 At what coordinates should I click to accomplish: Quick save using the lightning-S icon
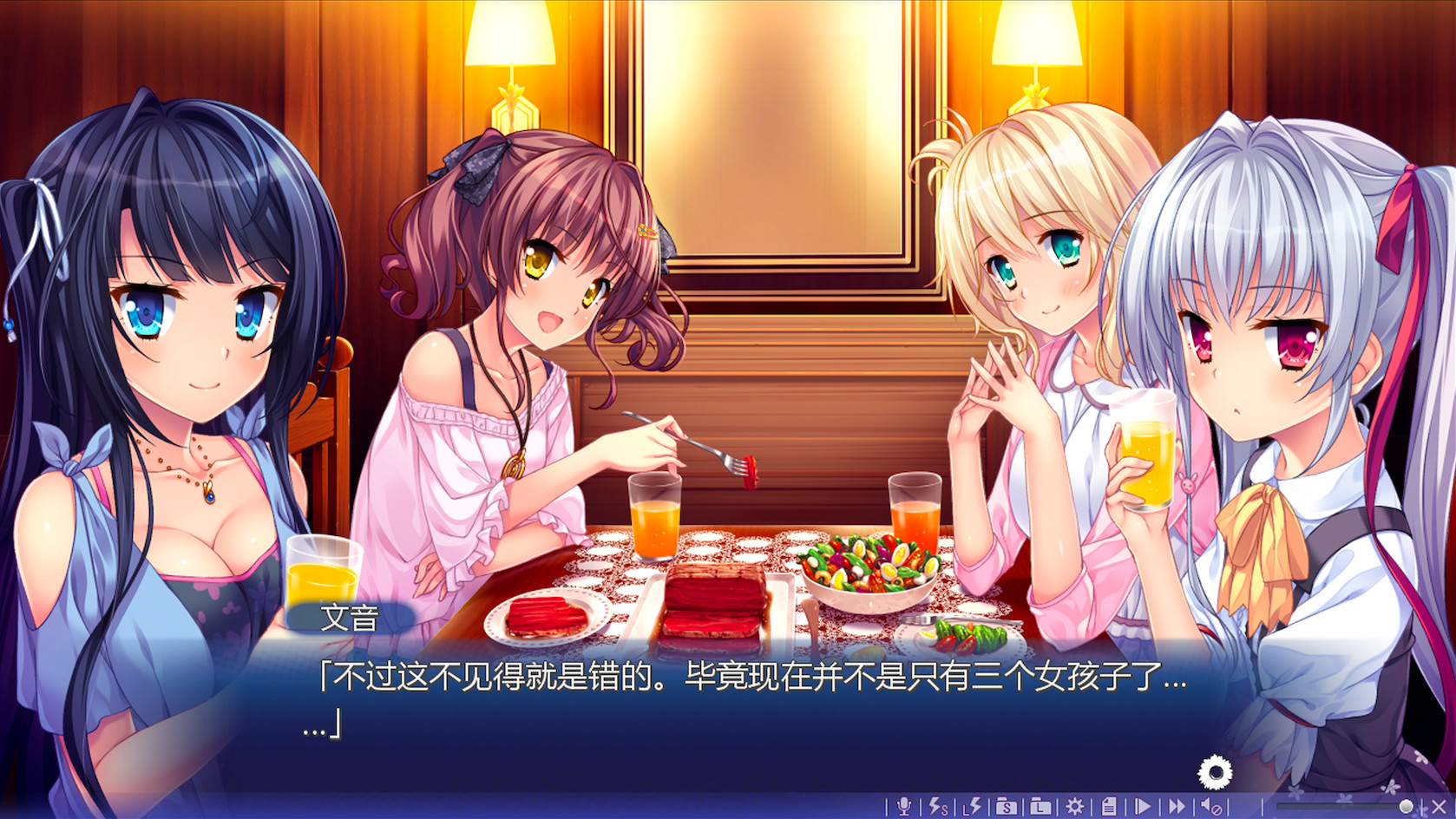pos(938,805)
